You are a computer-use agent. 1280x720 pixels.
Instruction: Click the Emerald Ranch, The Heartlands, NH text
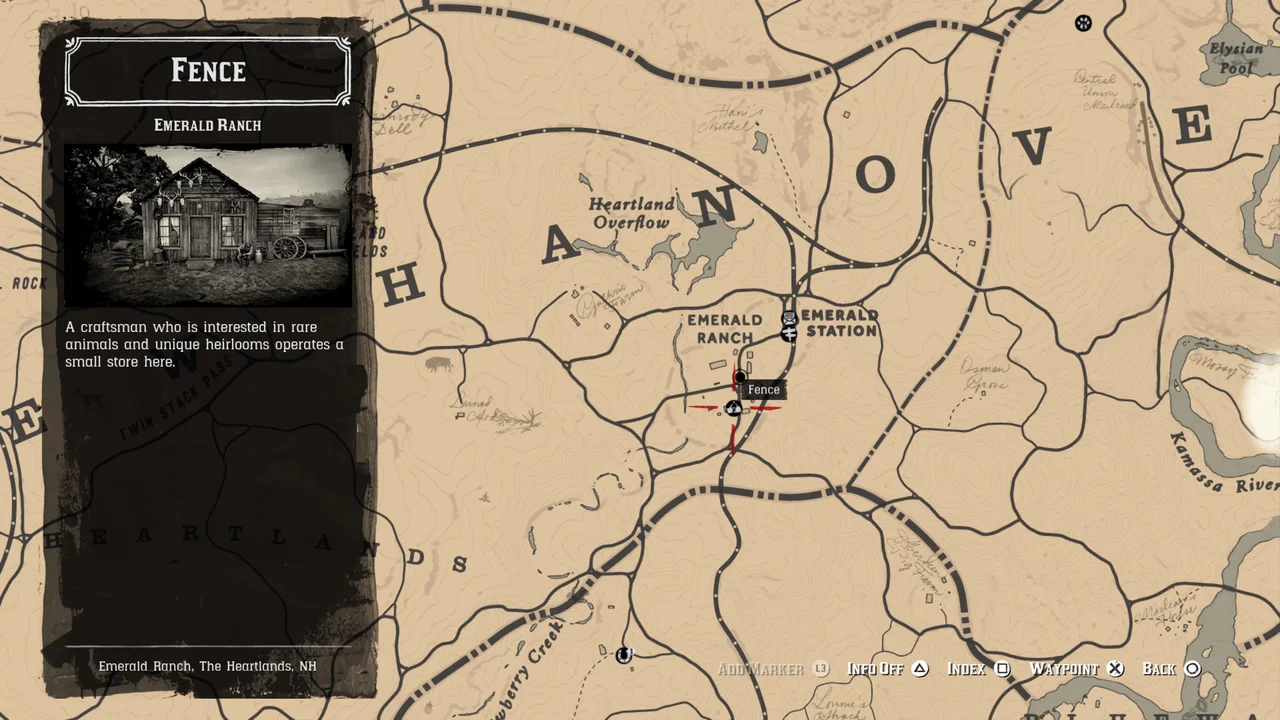coord(207,665)
